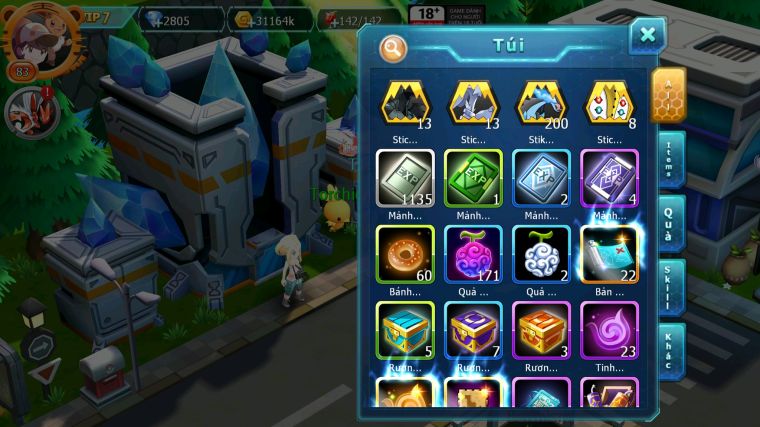Select the white swirl fruit item
The image size is (760, 427).
coord(541,254)
